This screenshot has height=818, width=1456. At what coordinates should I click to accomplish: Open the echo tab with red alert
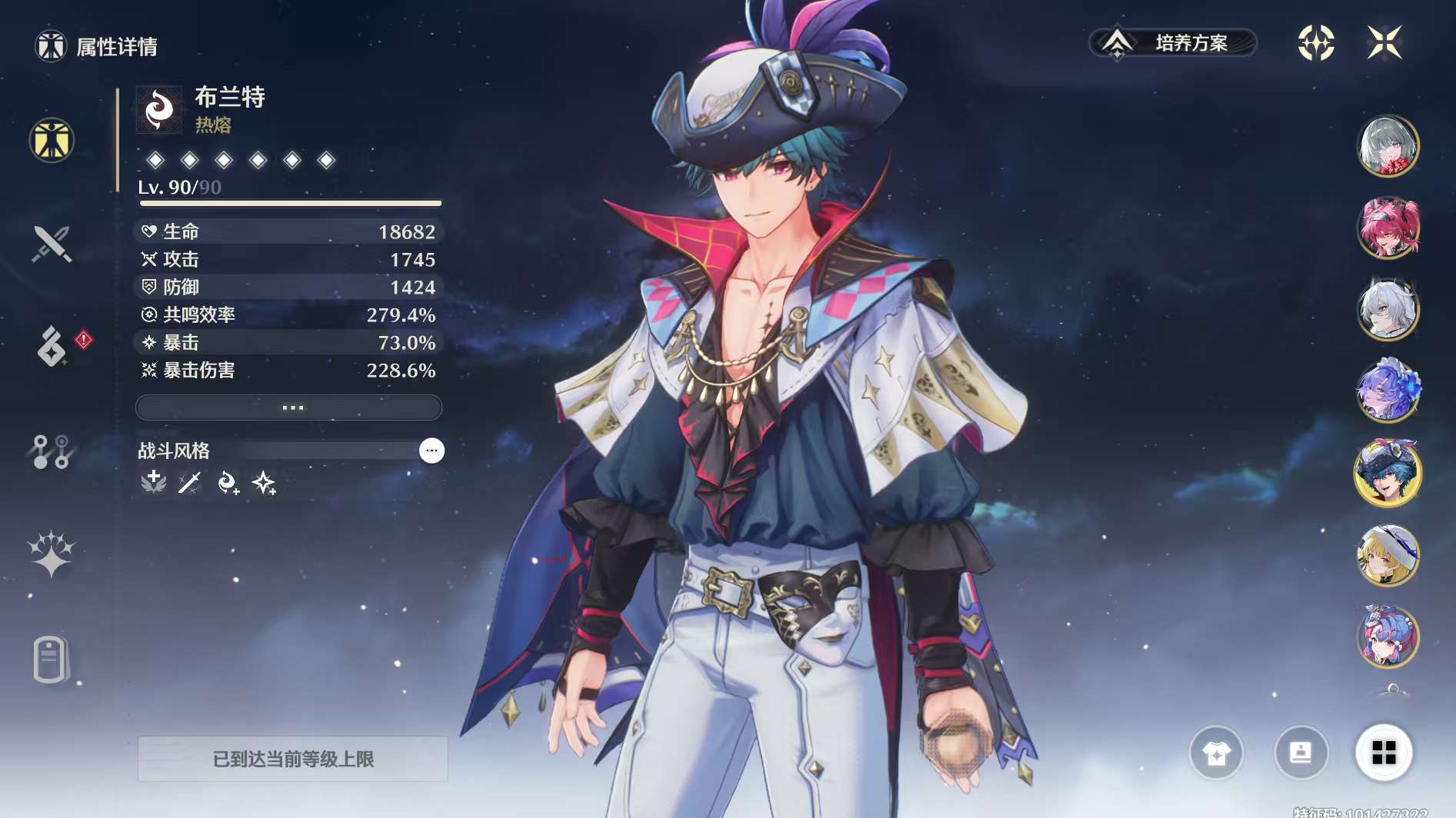52,346
